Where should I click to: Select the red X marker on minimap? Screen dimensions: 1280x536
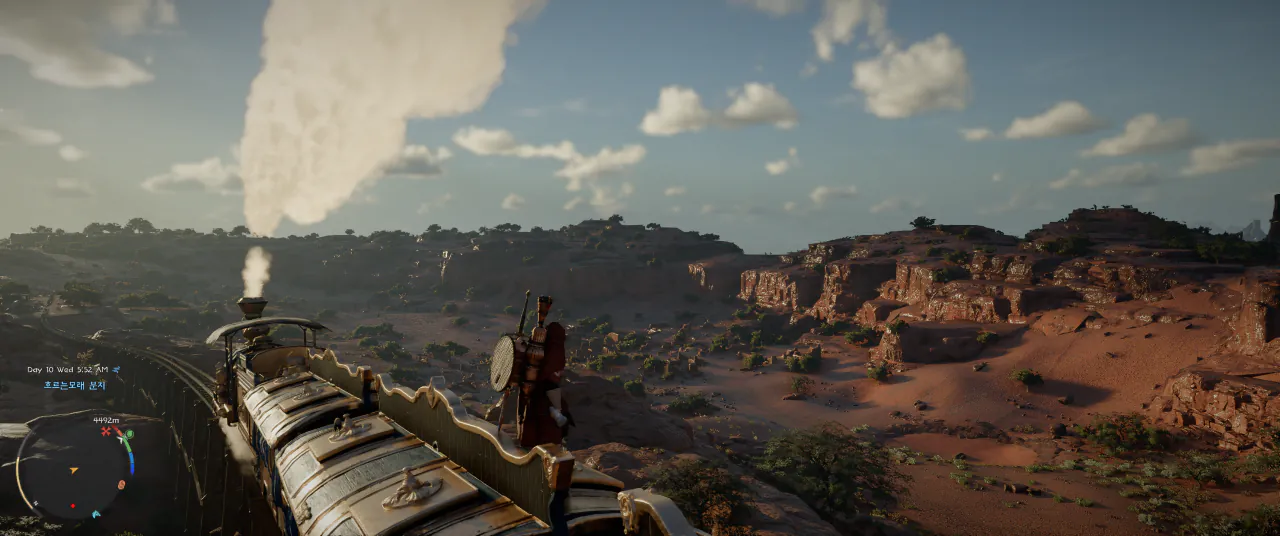point(105,431)
